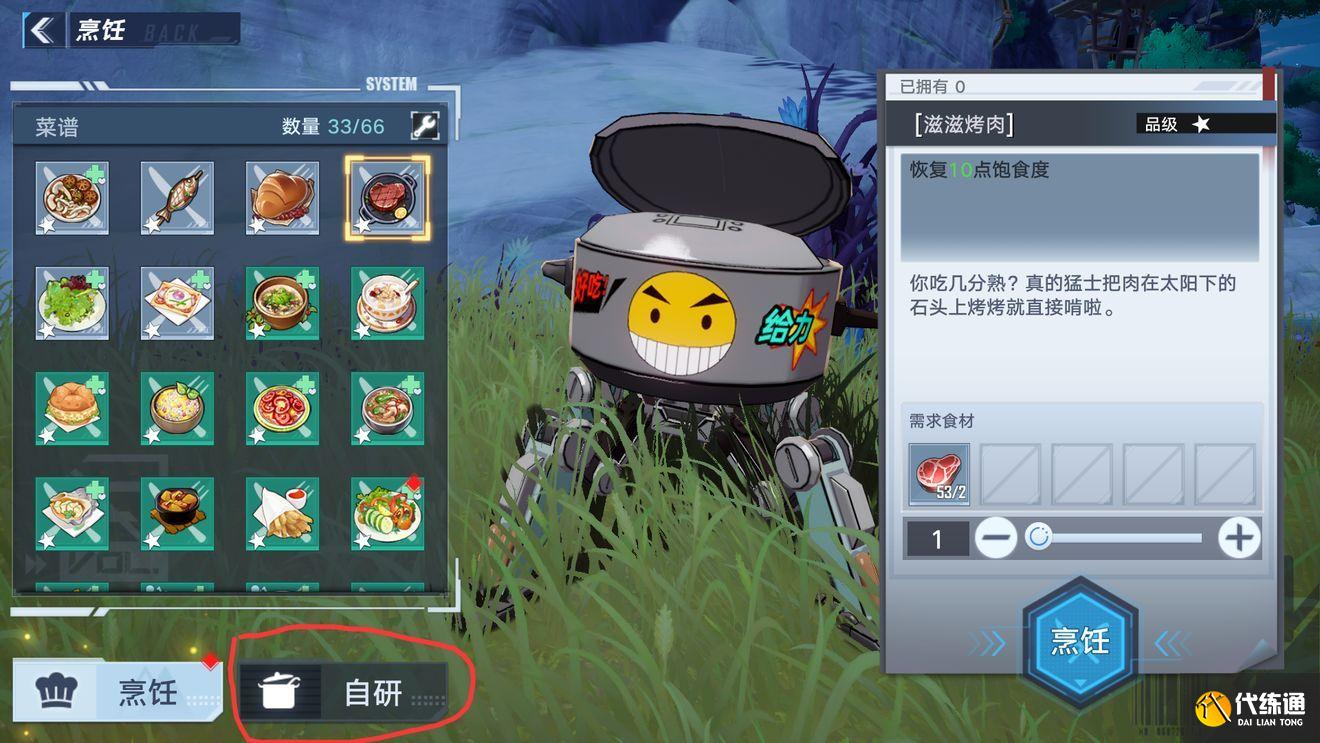Open the mushroom noodle recipe

72,197
